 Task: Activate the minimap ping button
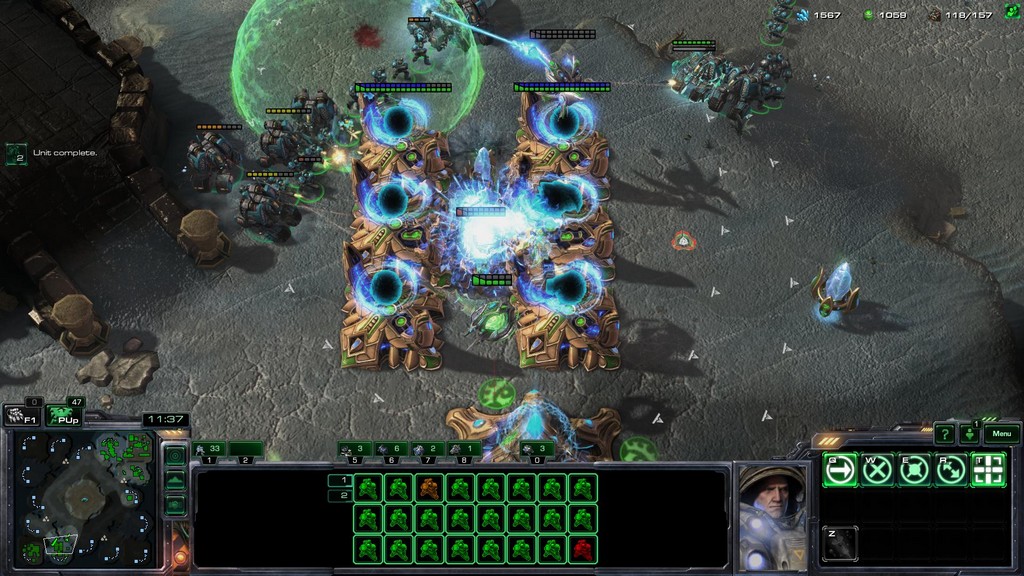coord(174,456)
